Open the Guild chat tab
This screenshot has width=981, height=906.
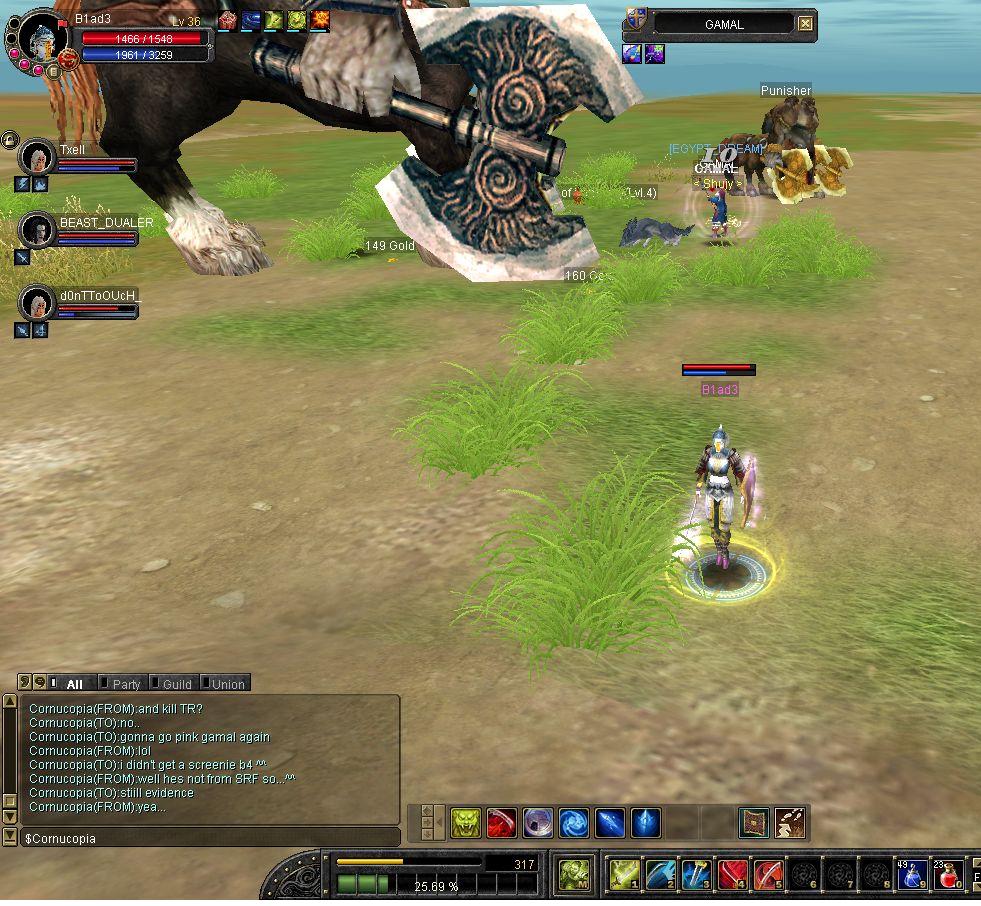[x=177, y=684]
